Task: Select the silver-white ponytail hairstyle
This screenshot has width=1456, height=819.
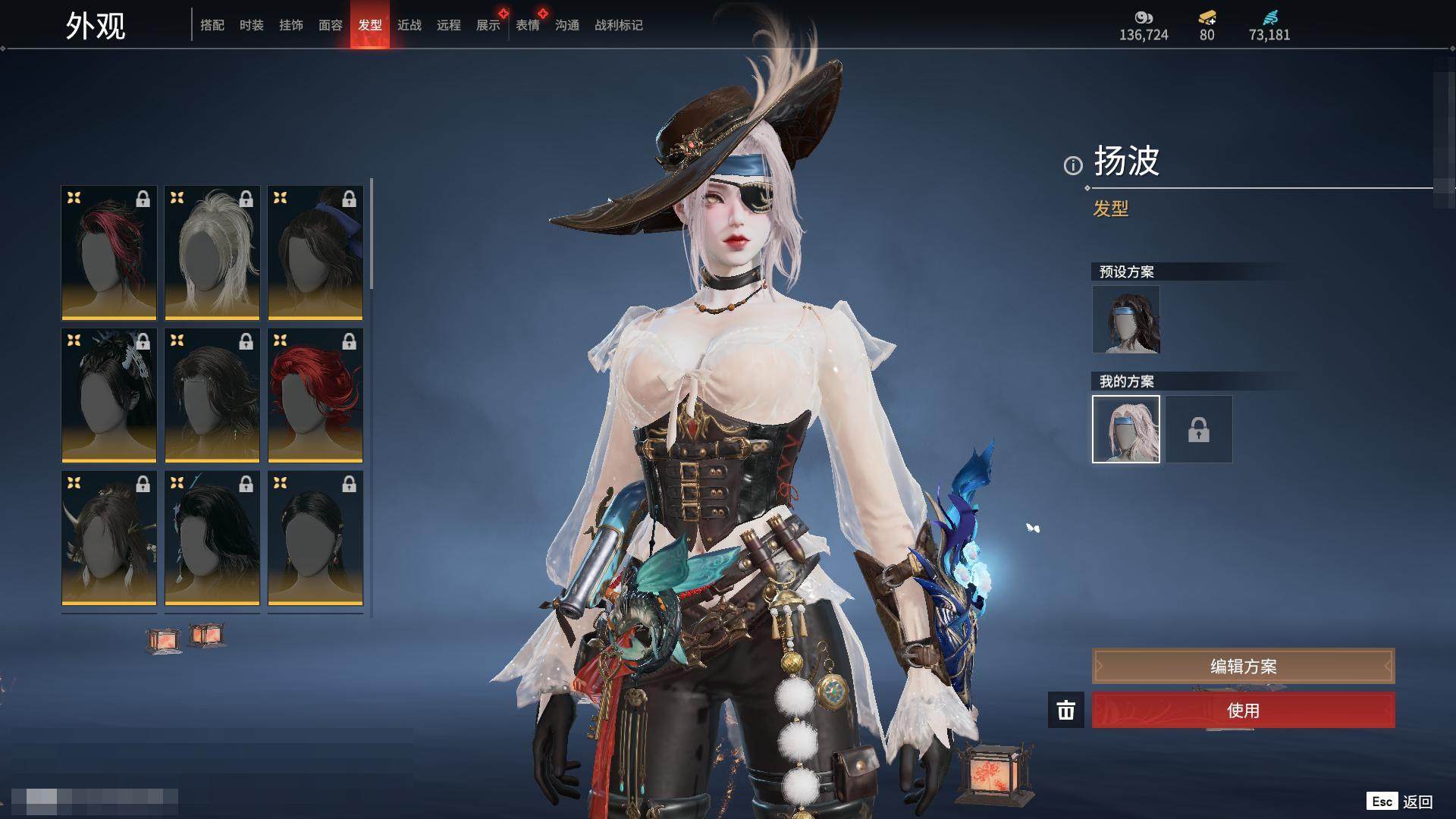Action: 212,253
